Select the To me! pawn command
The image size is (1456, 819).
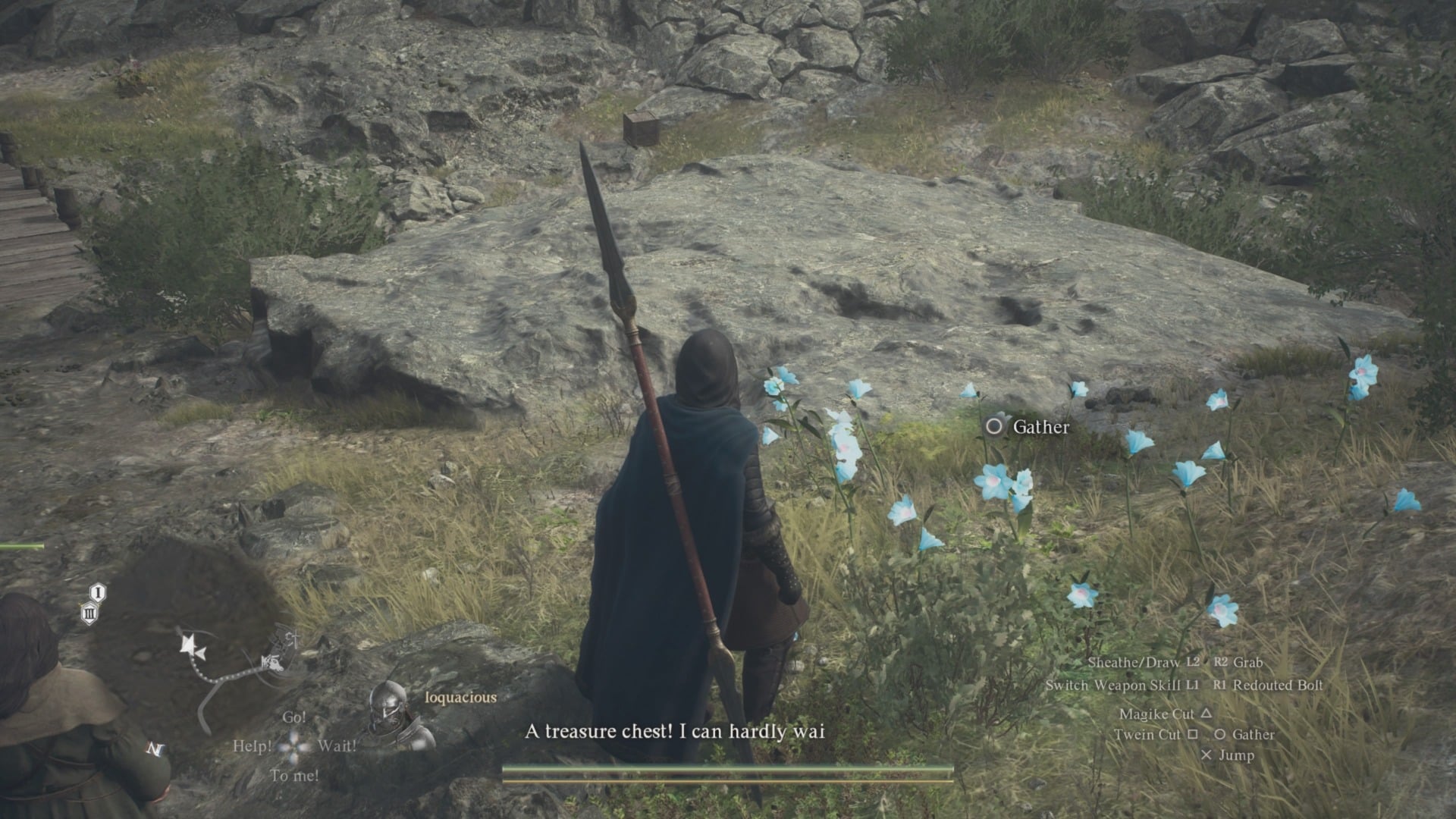coord(295,774)
